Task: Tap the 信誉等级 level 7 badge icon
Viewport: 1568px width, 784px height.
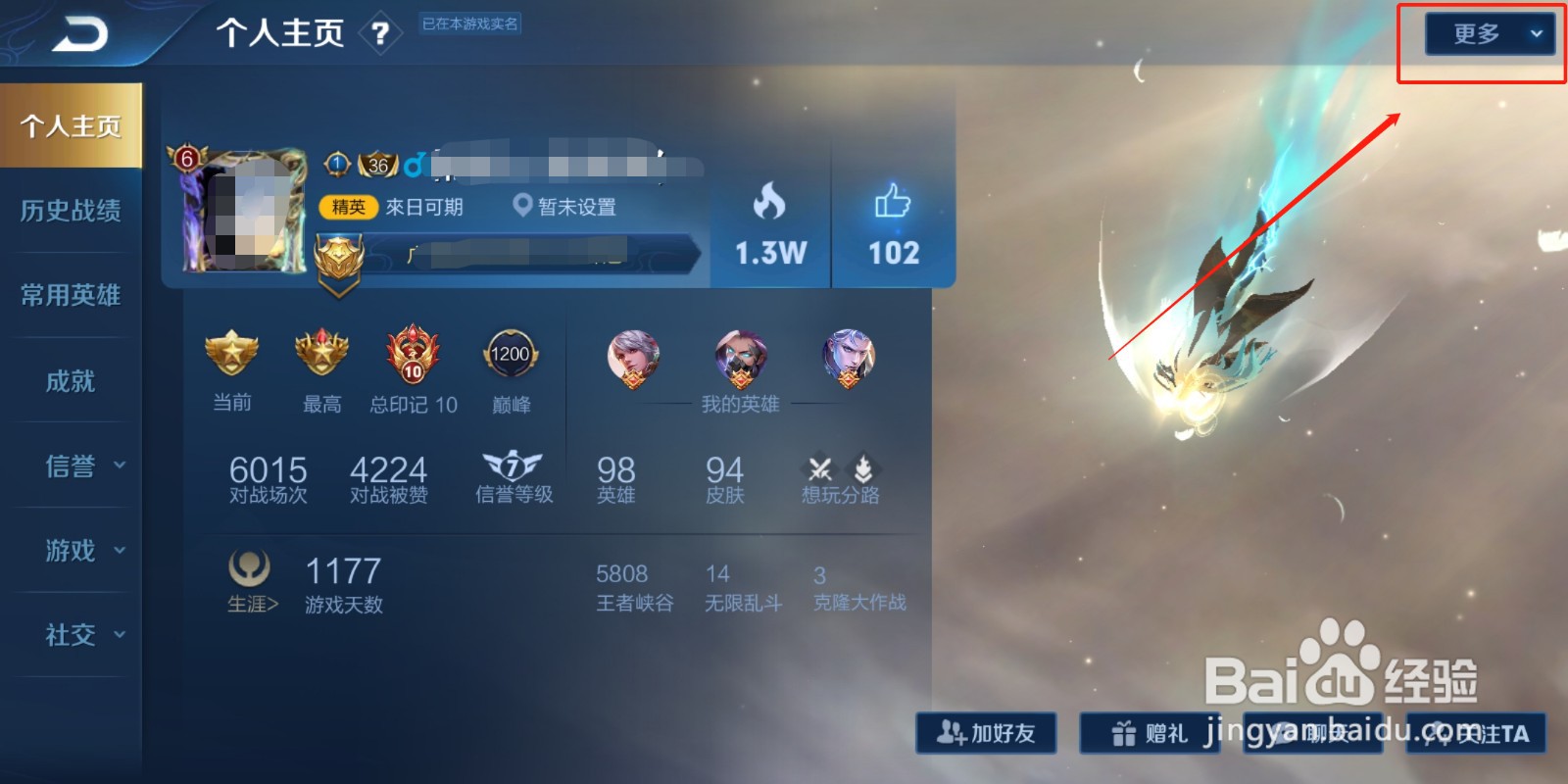Action: coord(514,468)
